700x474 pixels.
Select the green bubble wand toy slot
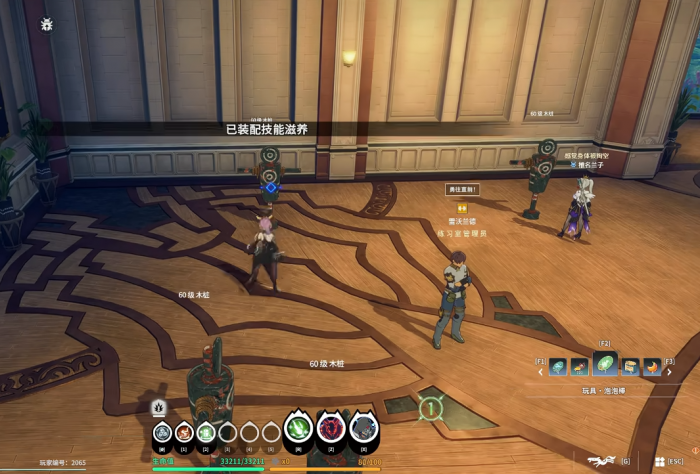(604, 364)
